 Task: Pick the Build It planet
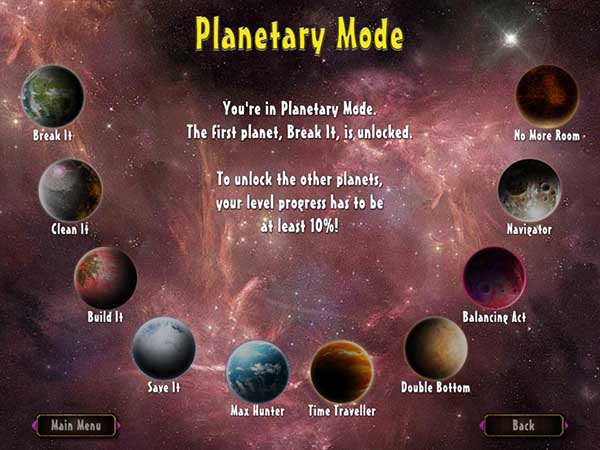tap(105, 277)
